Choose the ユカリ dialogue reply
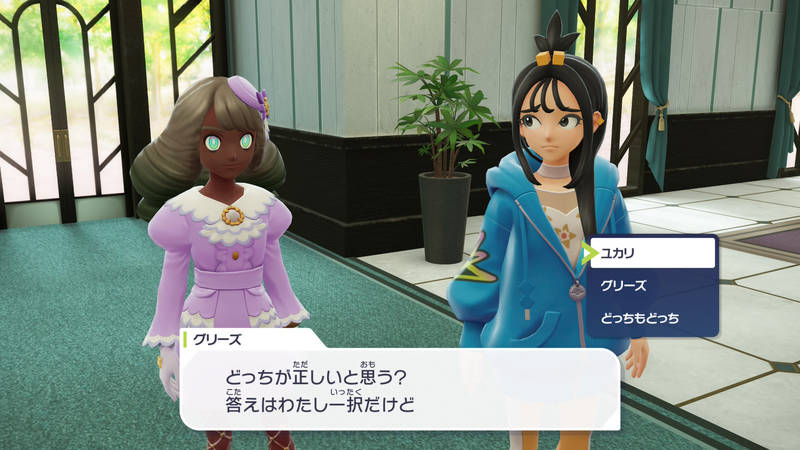 pos(651,253)
